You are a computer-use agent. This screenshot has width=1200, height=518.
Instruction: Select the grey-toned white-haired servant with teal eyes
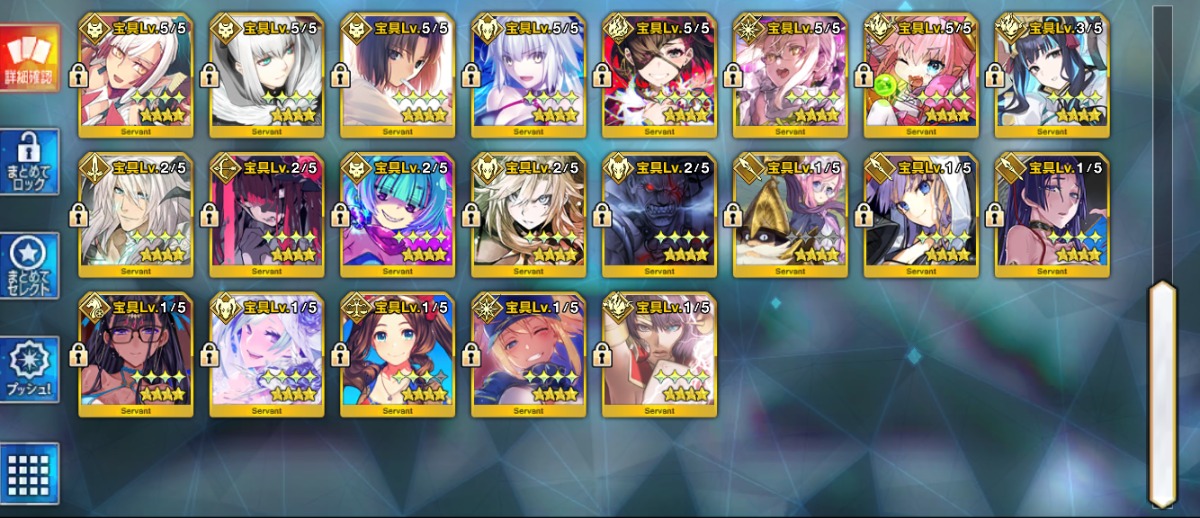pyautogui.click(x=267, y=76)
